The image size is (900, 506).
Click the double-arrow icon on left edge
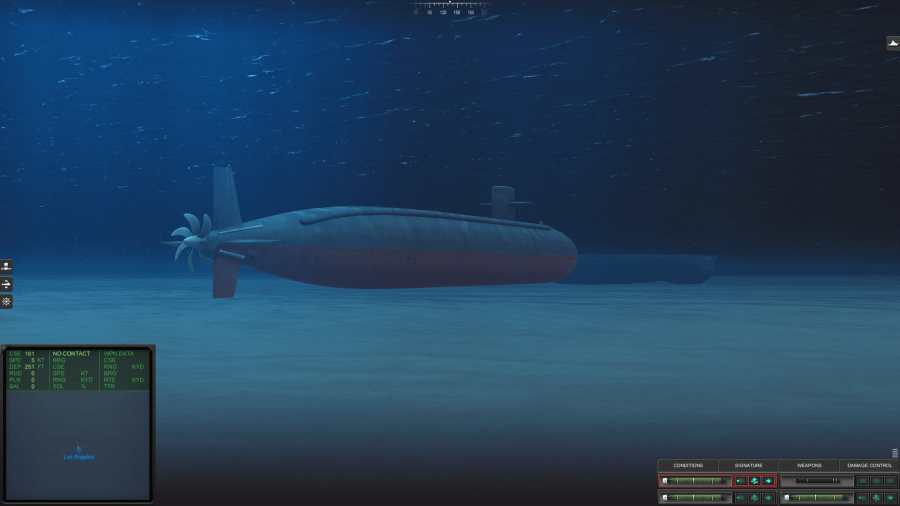coord(6,284)
